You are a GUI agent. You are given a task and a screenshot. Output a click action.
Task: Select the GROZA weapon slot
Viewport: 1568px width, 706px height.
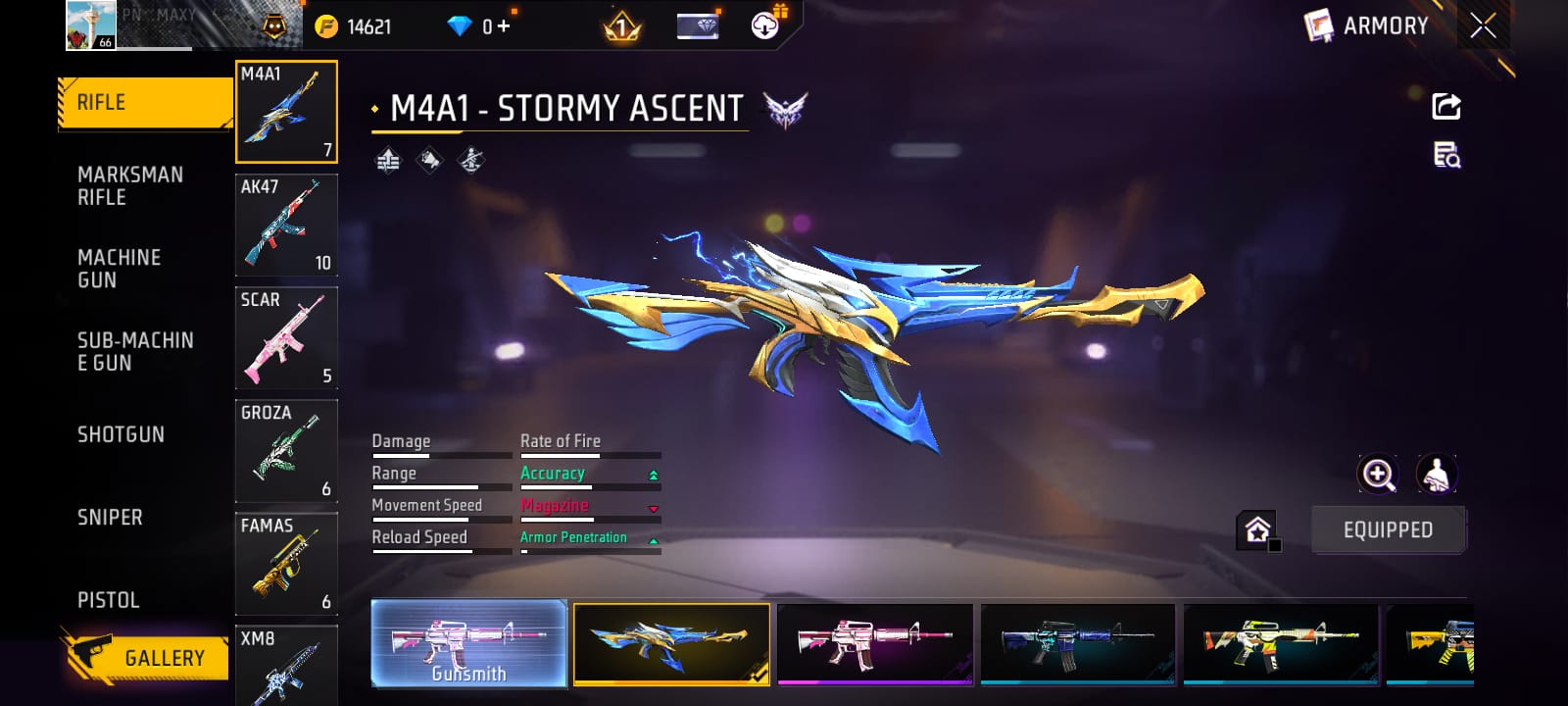coord(286,451)
